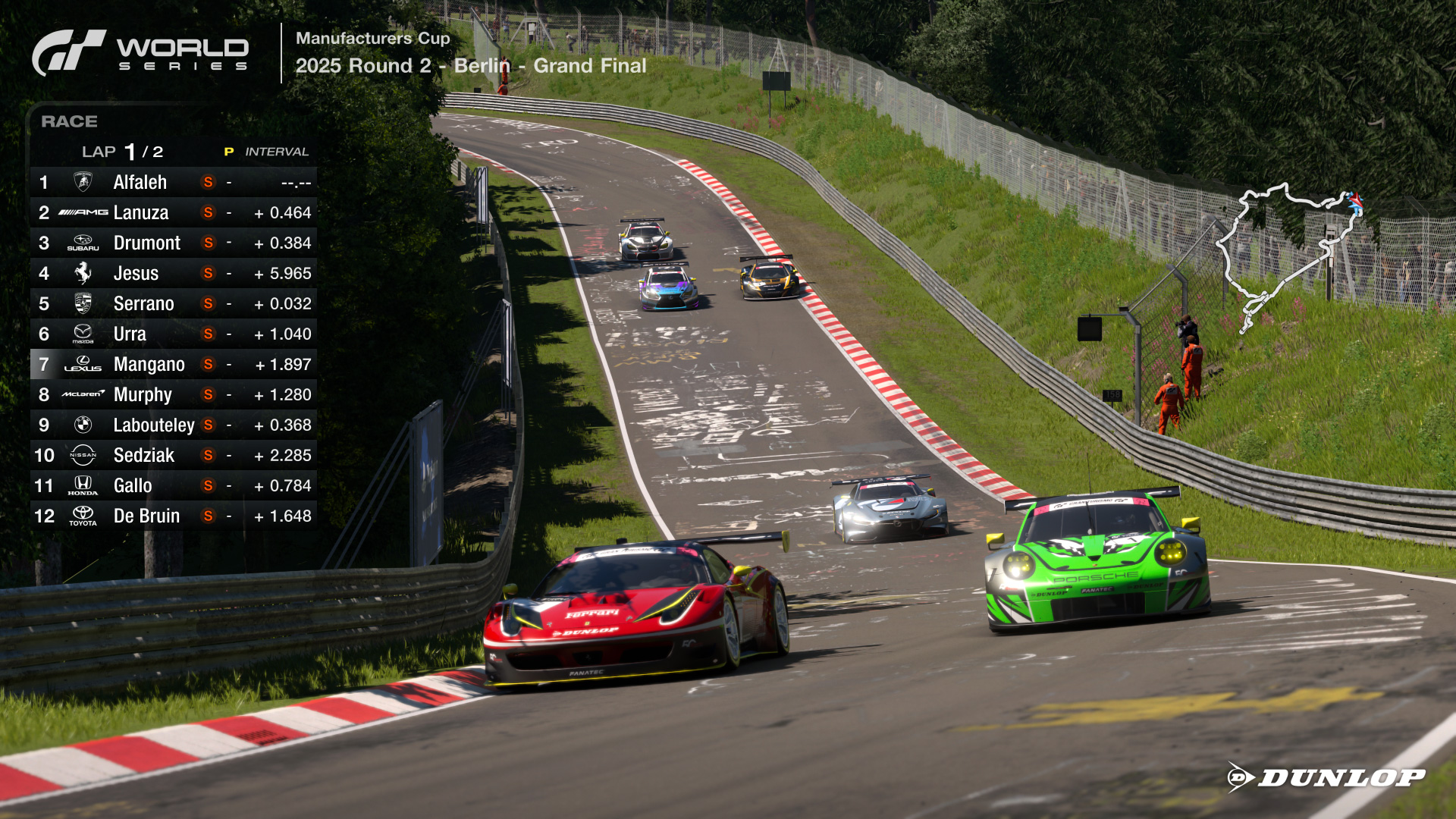Select the Porsche crest next to Serrano
1456x819 pixels.
coord(82,303)
